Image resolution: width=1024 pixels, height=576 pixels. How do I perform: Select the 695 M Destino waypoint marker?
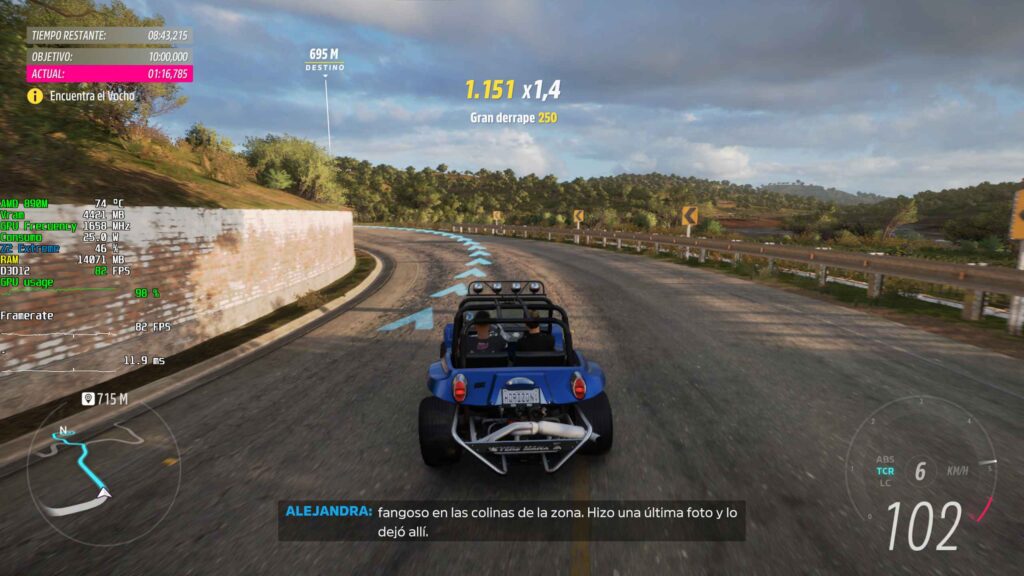324,59
